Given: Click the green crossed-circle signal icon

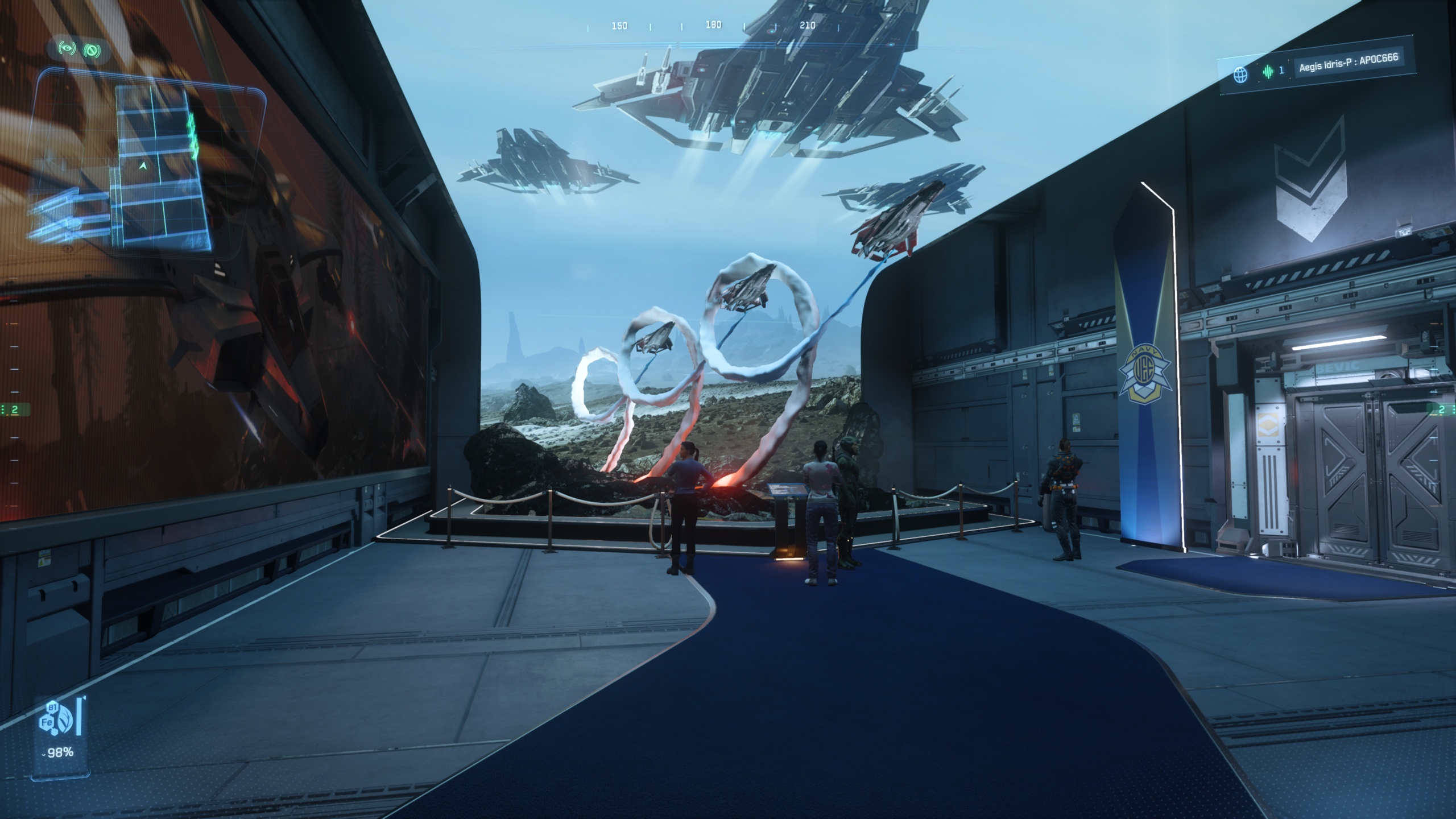Looking at the screenshot, I should [90, 51].
